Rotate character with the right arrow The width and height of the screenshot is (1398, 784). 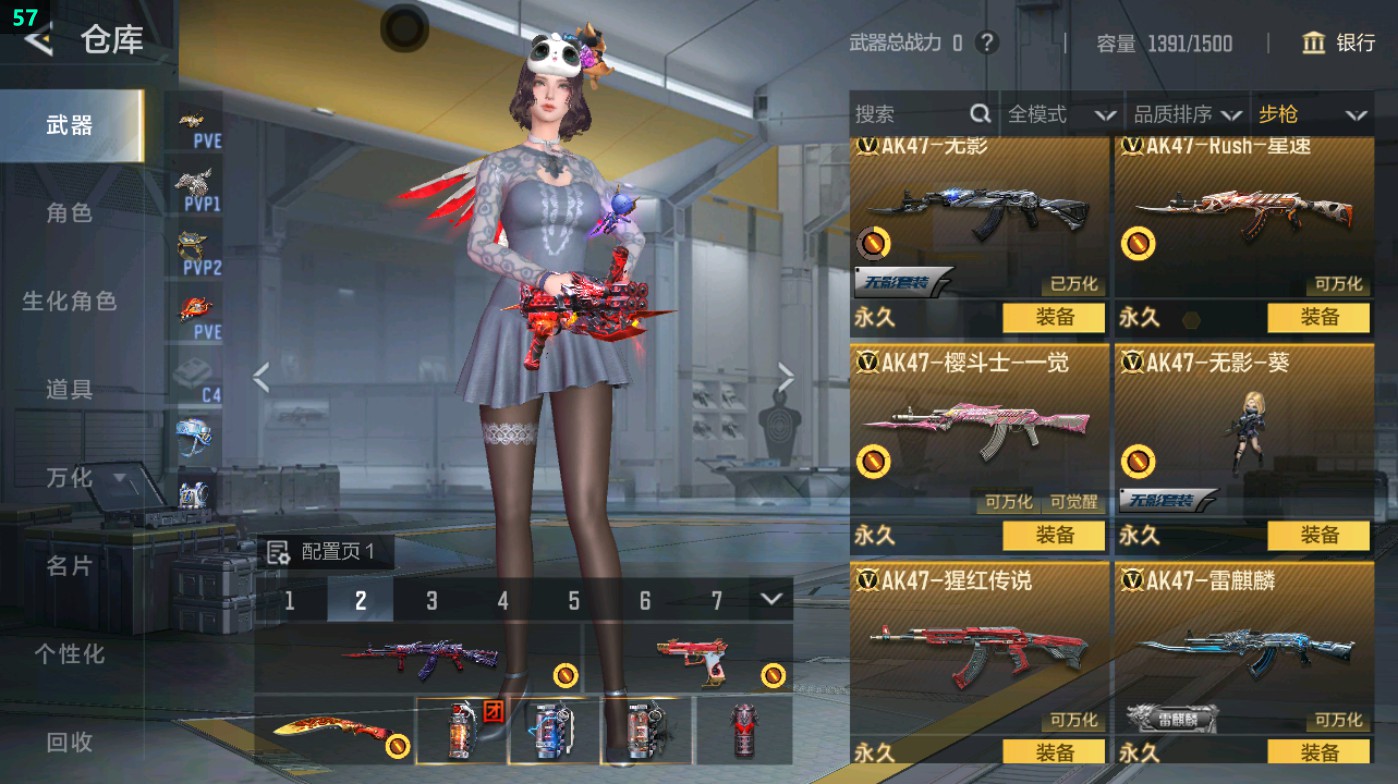[786, 378]
